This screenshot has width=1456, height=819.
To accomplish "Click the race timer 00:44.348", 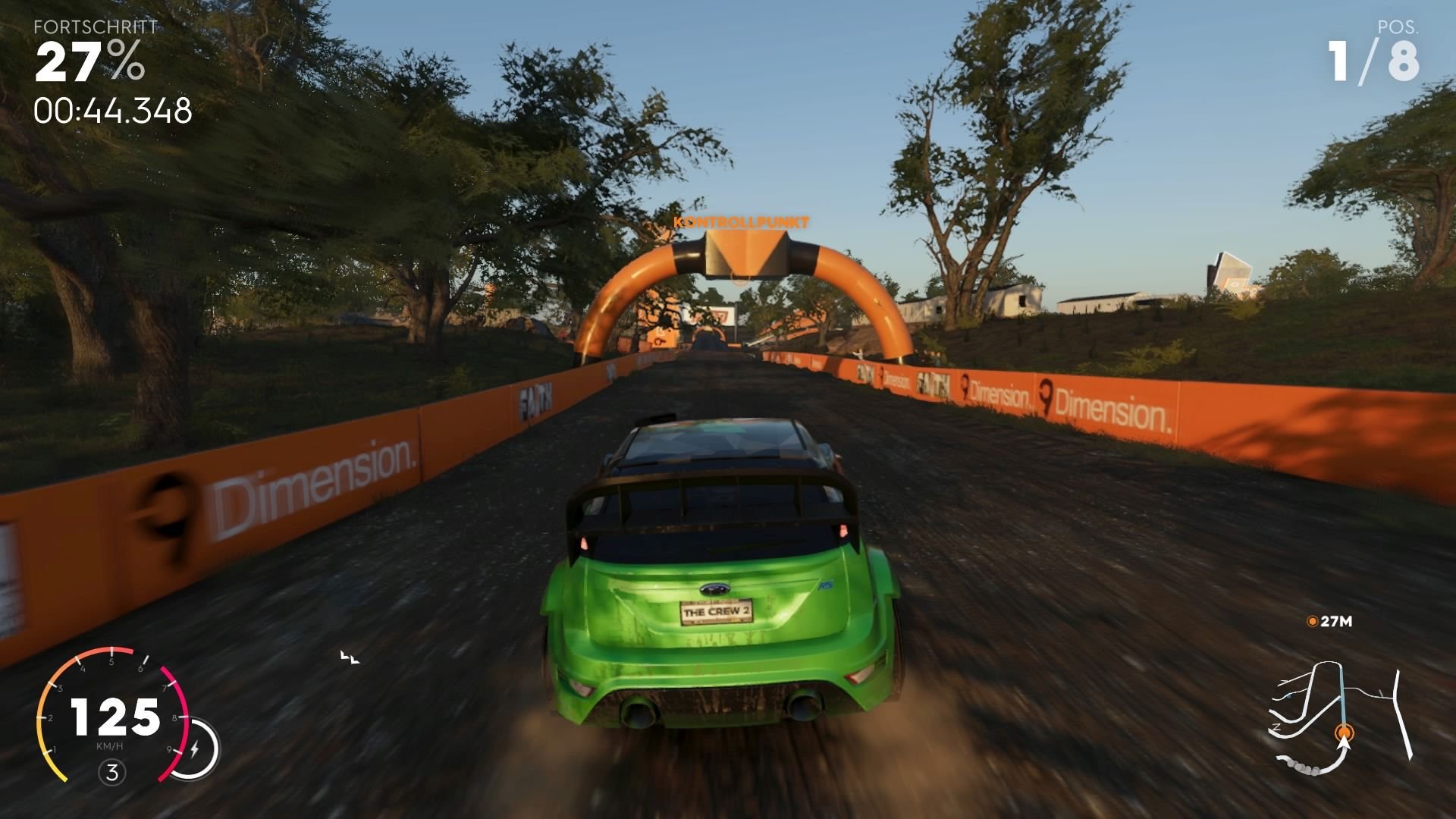I will (112, 112).
